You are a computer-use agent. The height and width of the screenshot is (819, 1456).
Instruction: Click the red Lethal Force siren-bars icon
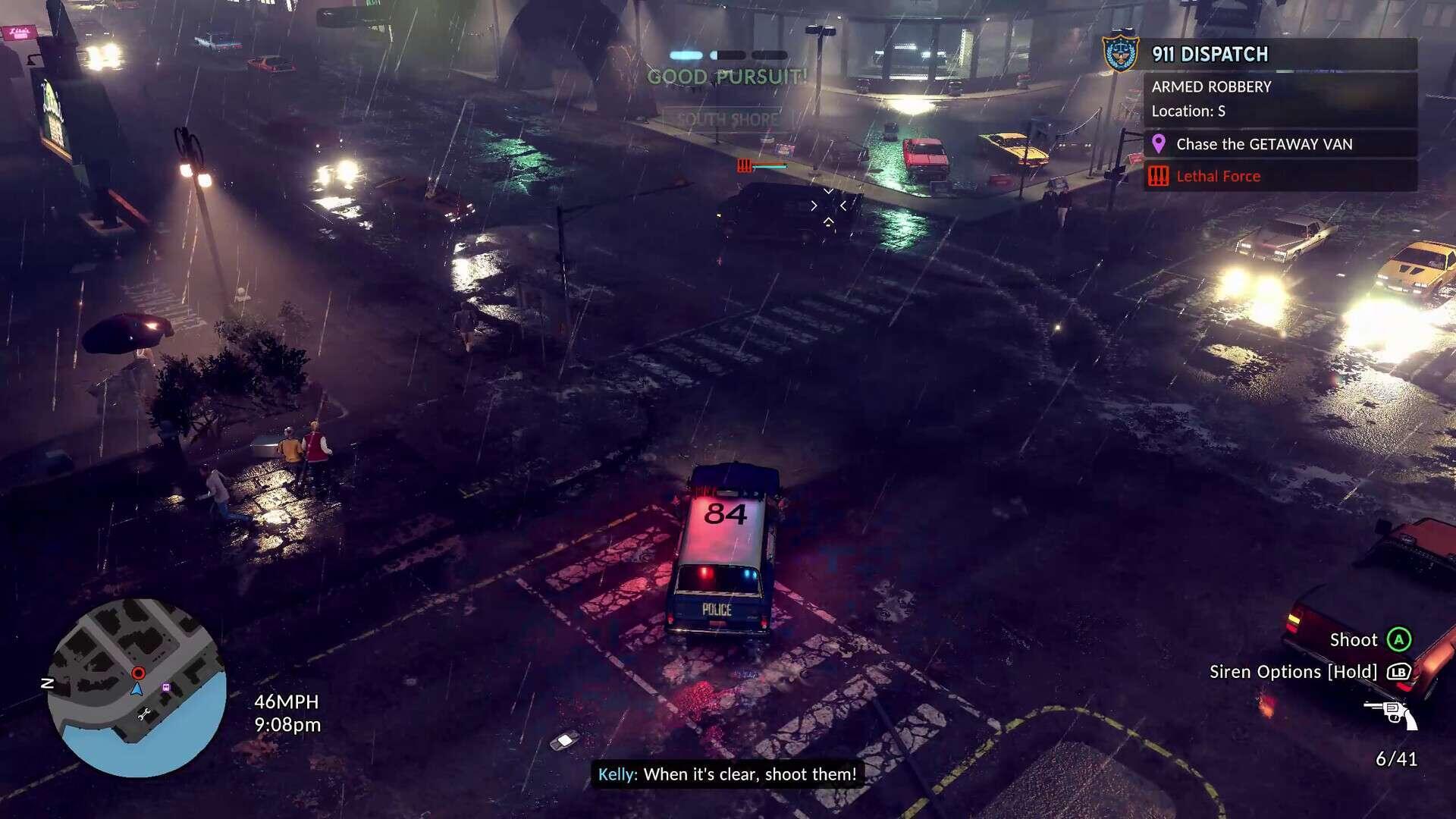1157,176
